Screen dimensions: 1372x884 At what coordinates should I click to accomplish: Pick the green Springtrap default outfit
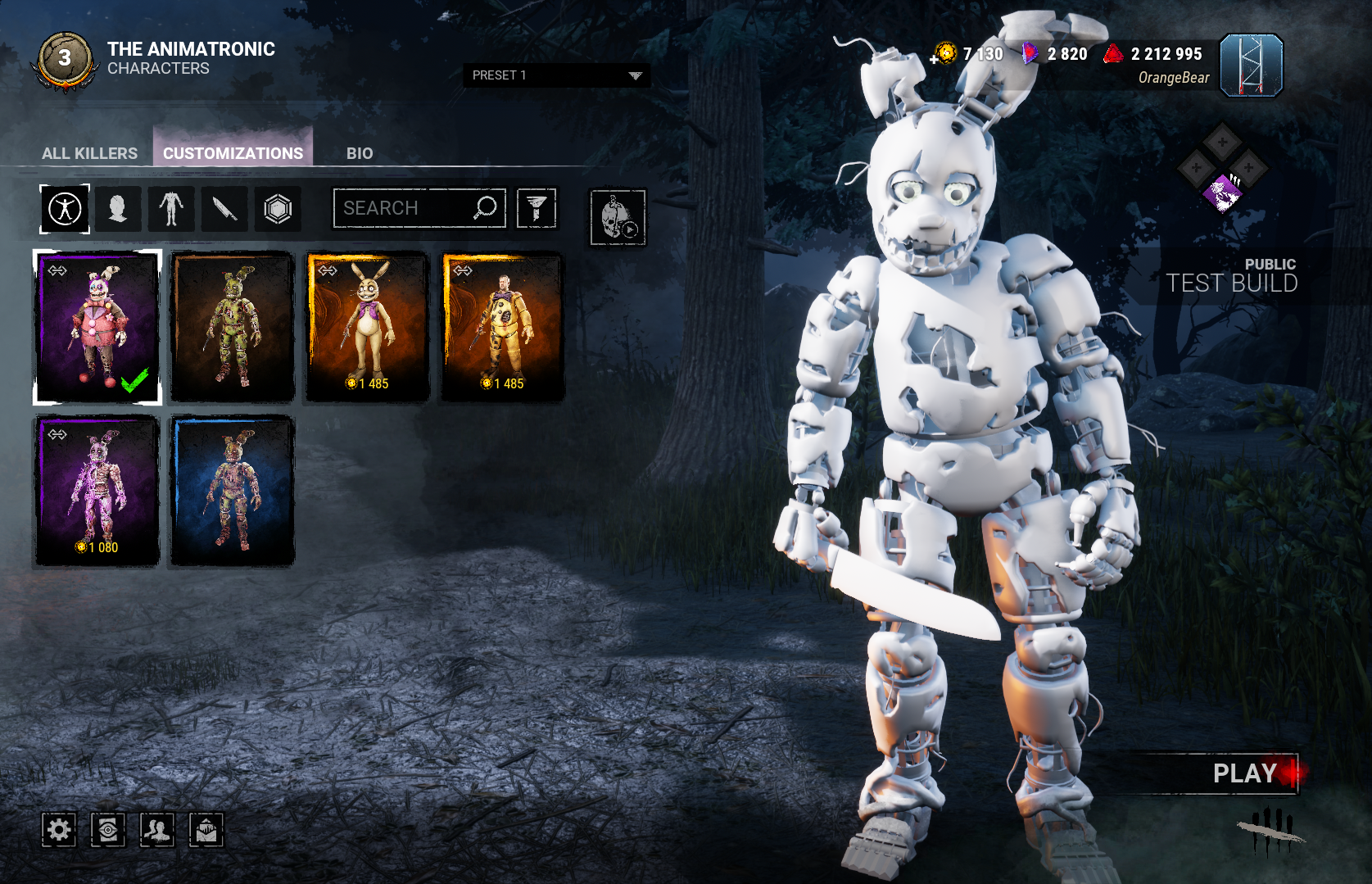(x=233, y=327)
